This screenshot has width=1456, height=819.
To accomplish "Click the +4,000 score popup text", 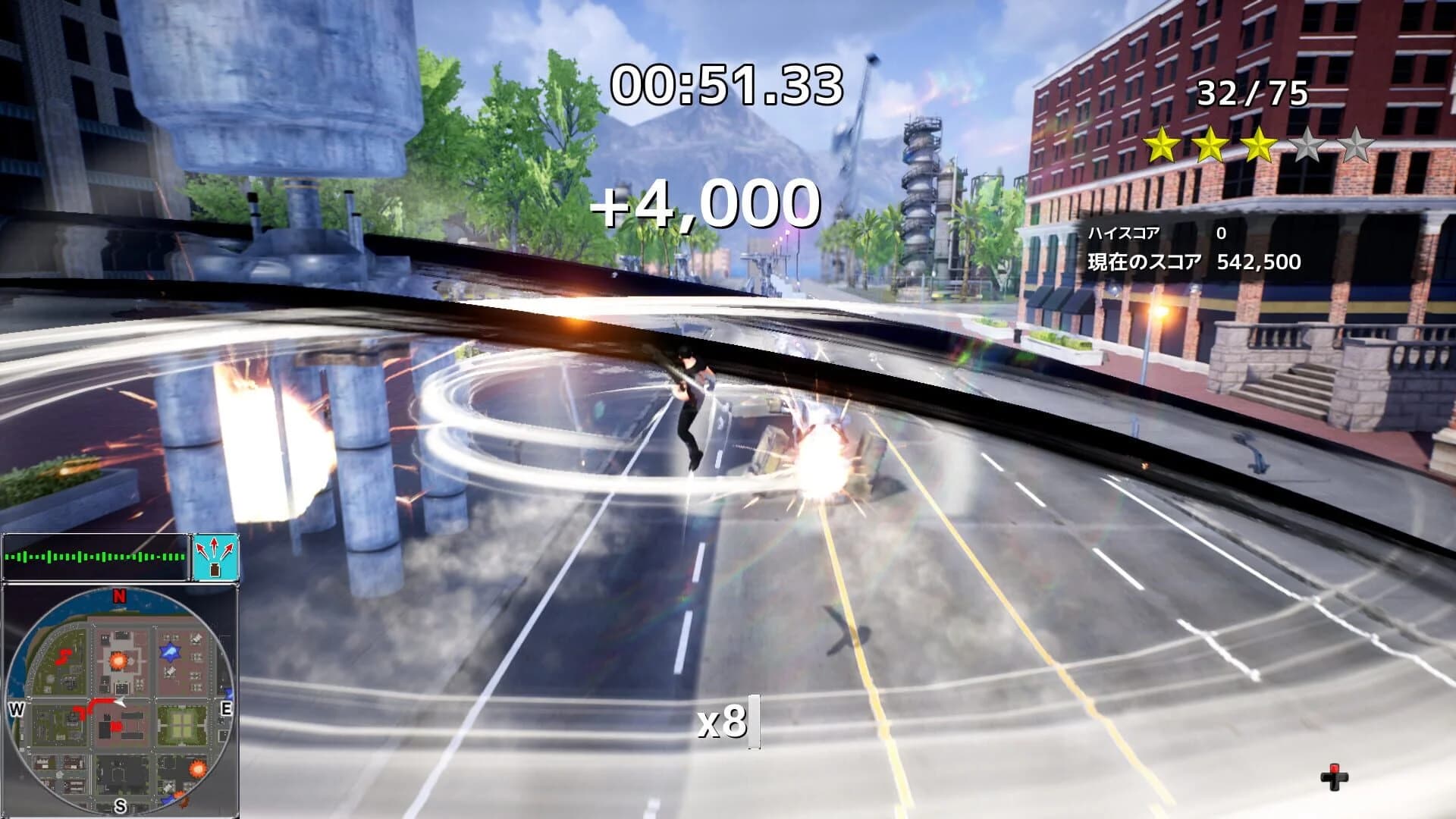I will [707, 202].
